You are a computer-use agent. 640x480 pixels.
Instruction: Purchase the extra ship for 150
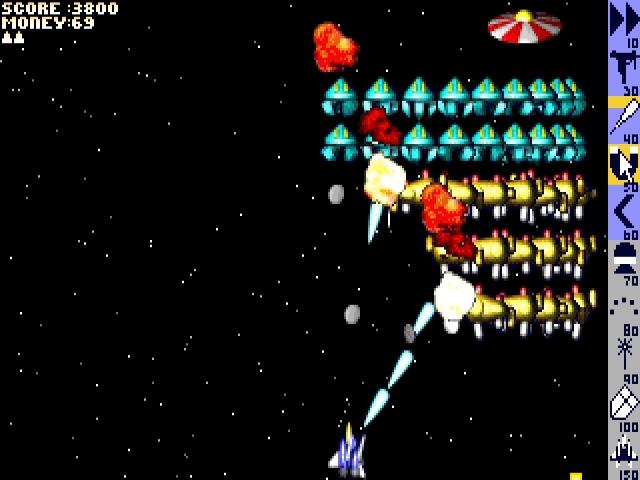(623, 449)
